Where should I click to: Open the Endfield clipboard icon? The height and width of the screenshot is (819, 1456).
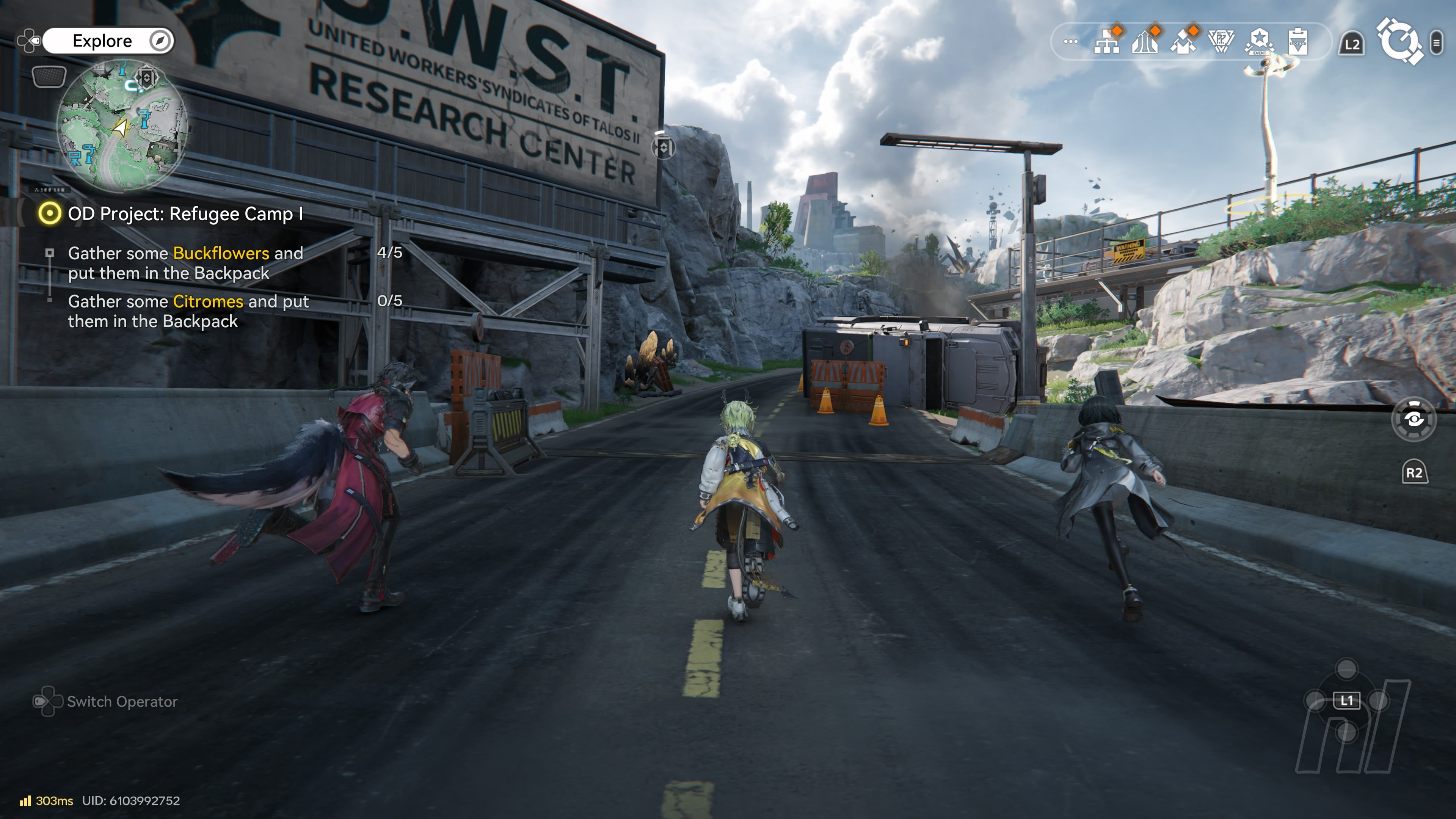pyautogui.click(x=1298, y=41)
